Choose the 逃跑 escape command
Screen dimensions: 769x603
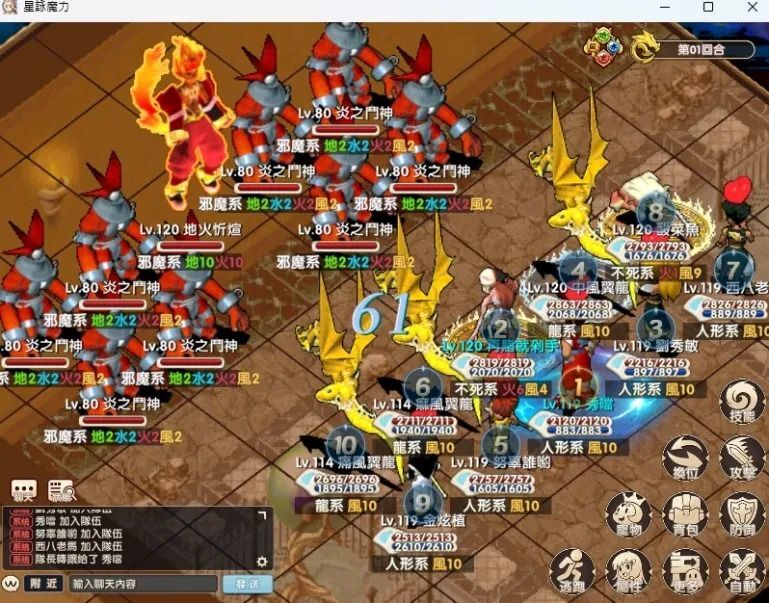573,571
